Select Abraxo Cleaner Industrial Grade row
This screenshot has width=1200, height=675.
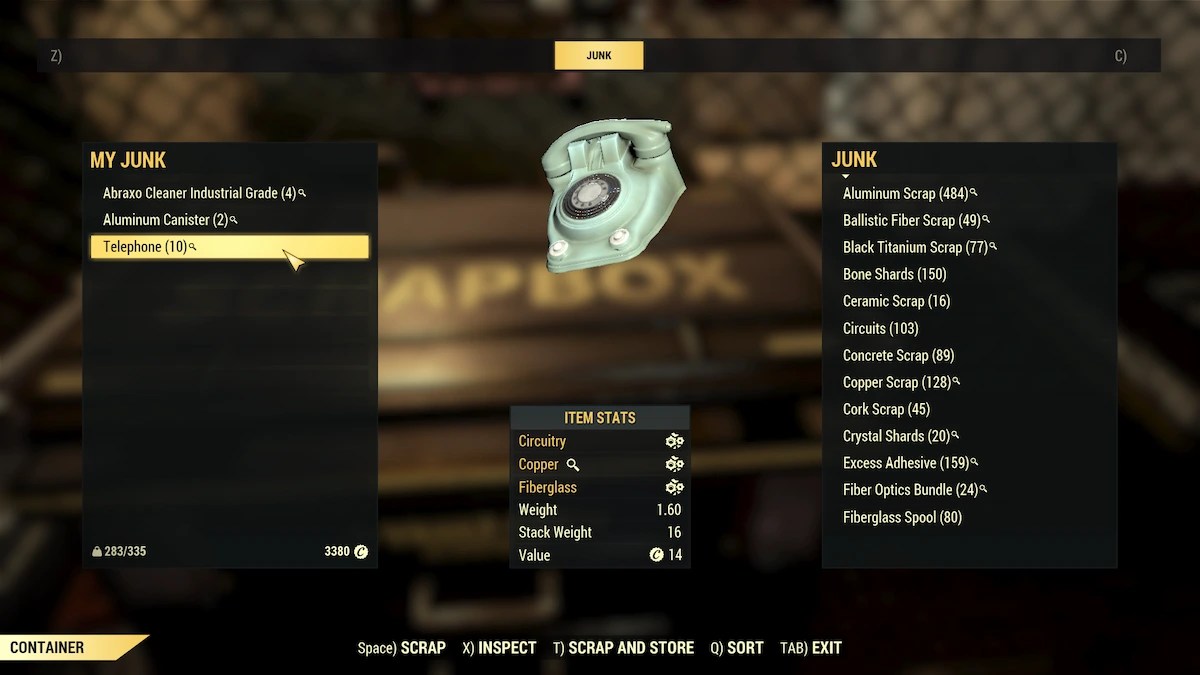click(200, 193)
